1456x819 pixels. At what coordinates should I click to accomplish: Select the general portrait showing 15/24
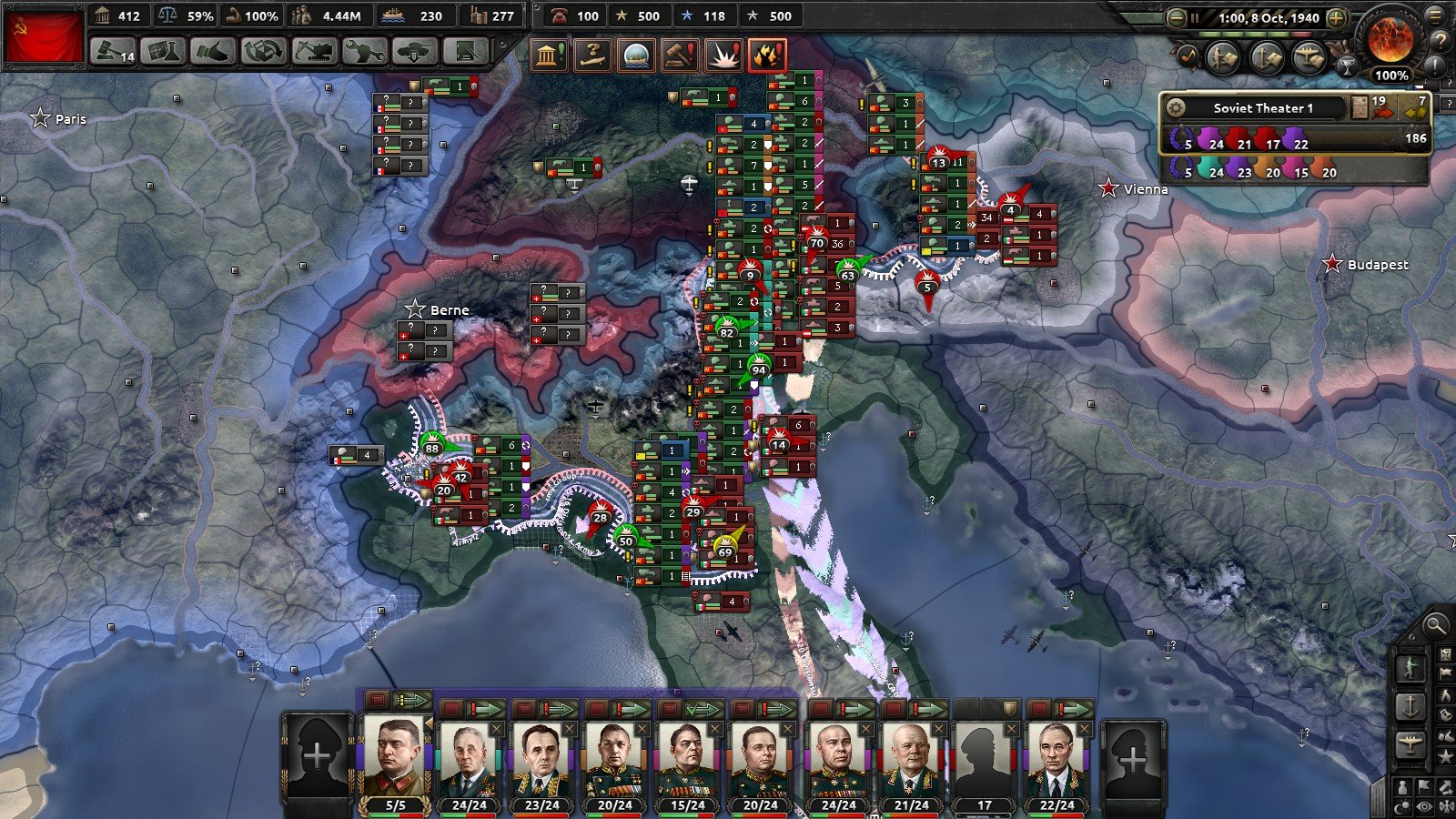pos(687,760)
